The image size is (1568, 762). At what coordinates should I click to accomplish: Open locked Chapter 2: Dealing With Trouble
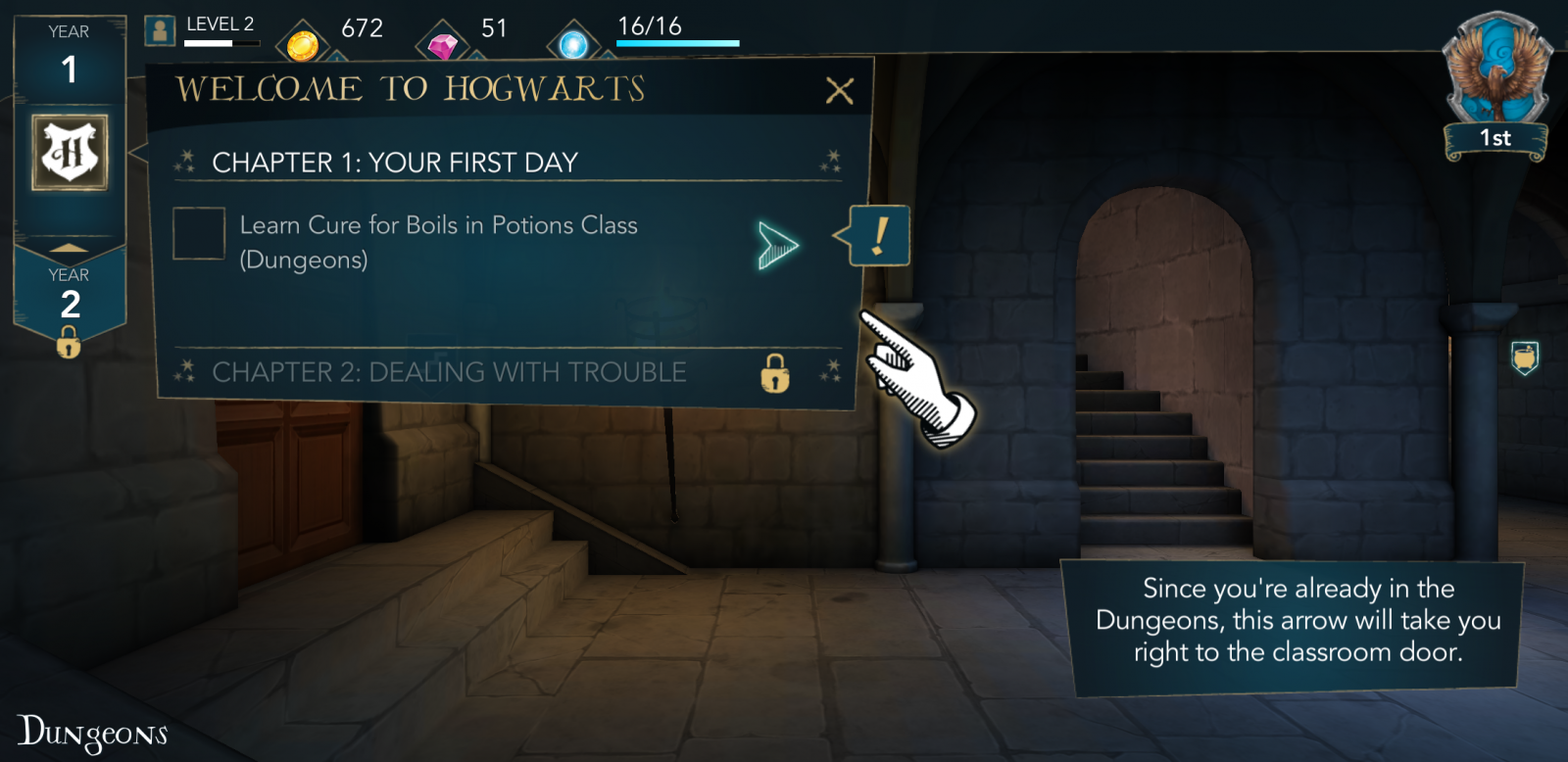pos(449,372)
